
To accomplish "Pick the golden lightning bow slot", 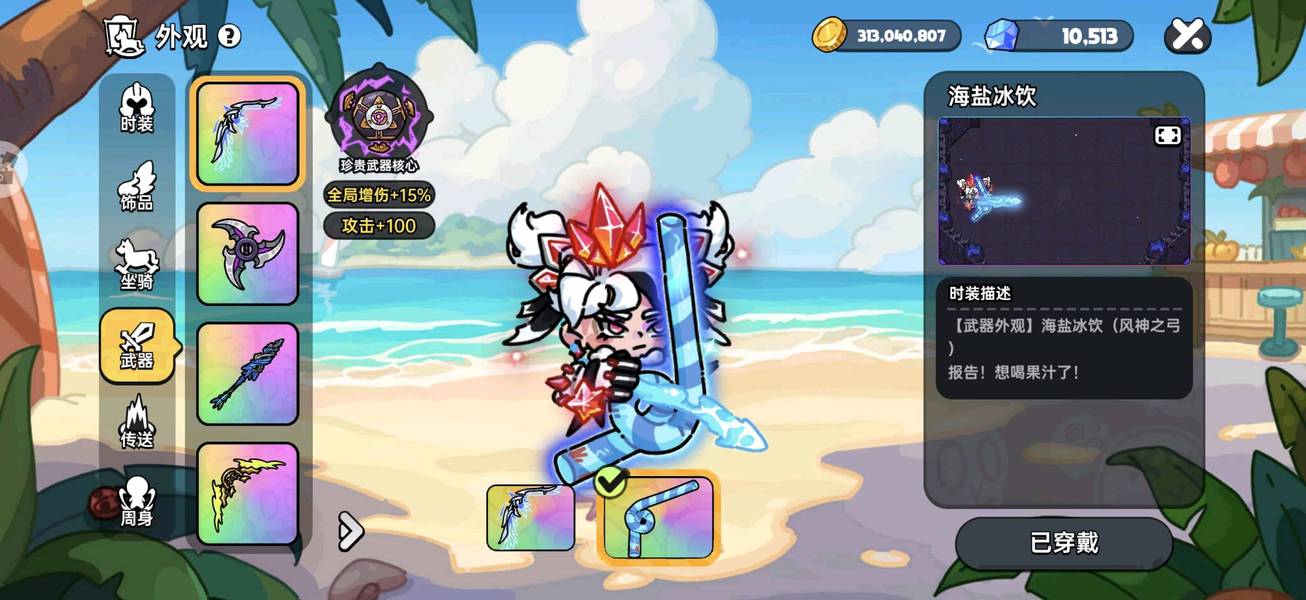I will 247,493.
